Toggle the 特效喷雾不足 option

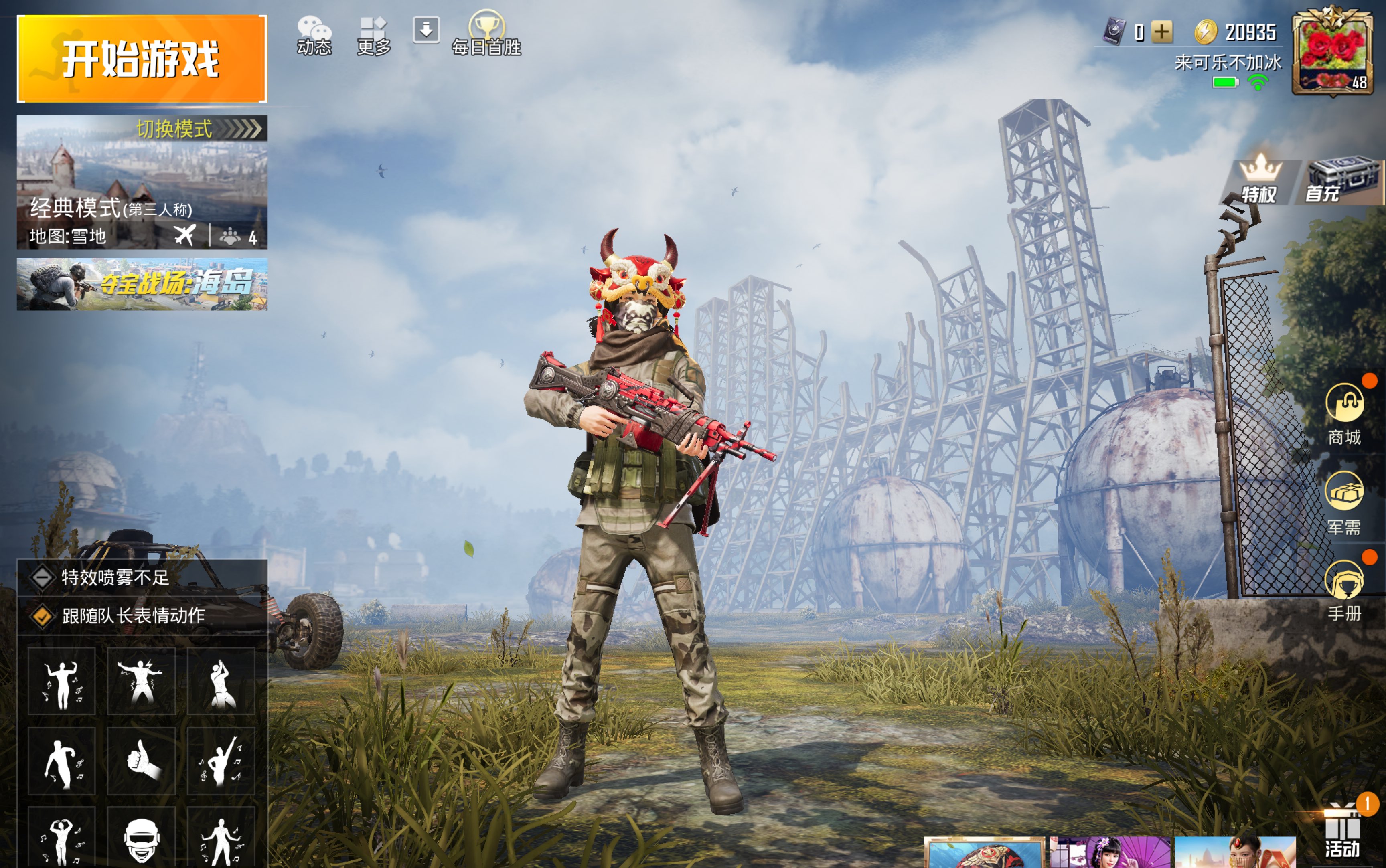click(42, 577)
